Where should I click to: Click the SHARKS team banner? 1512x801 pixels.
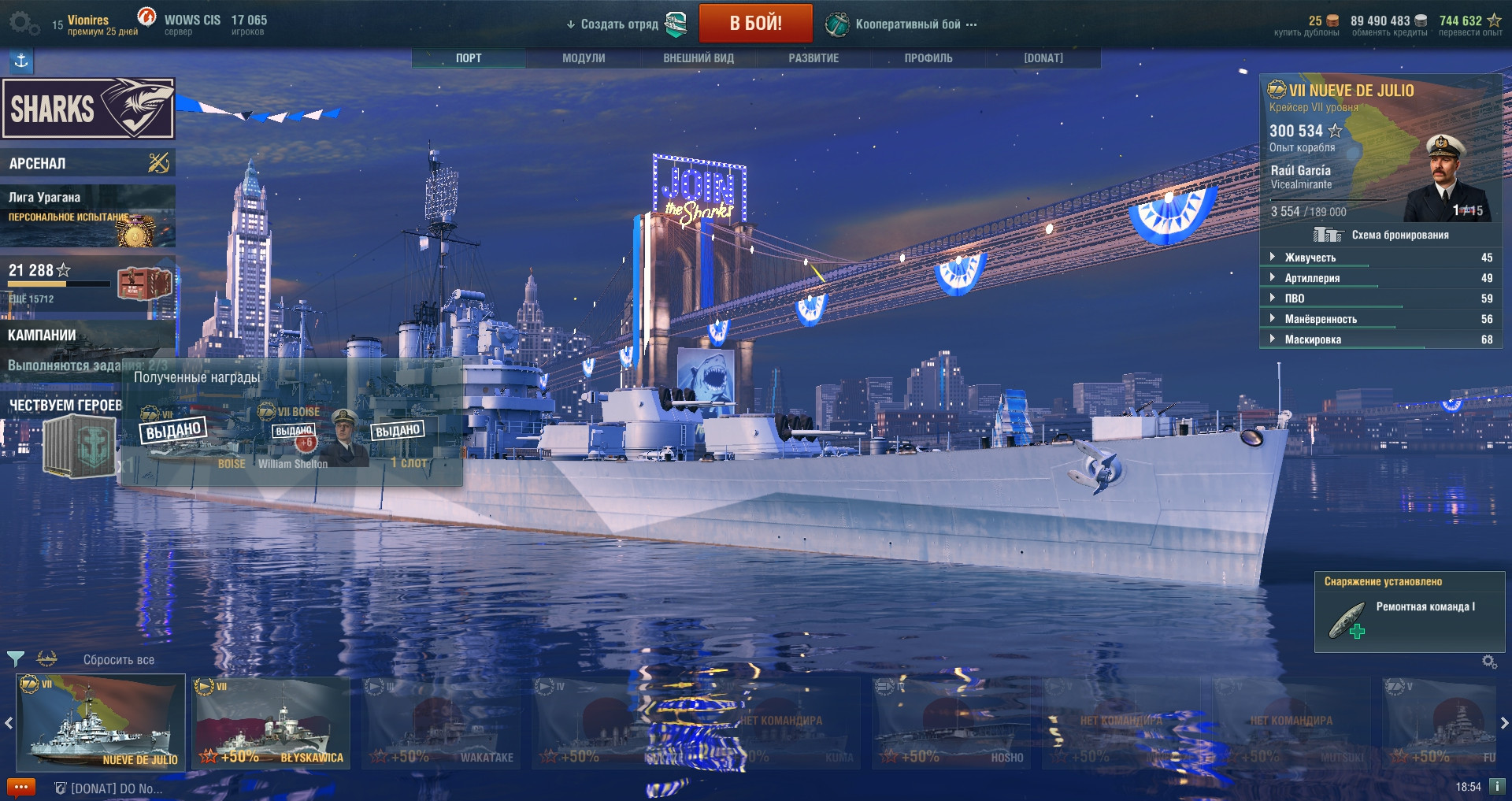pos(87,109)
